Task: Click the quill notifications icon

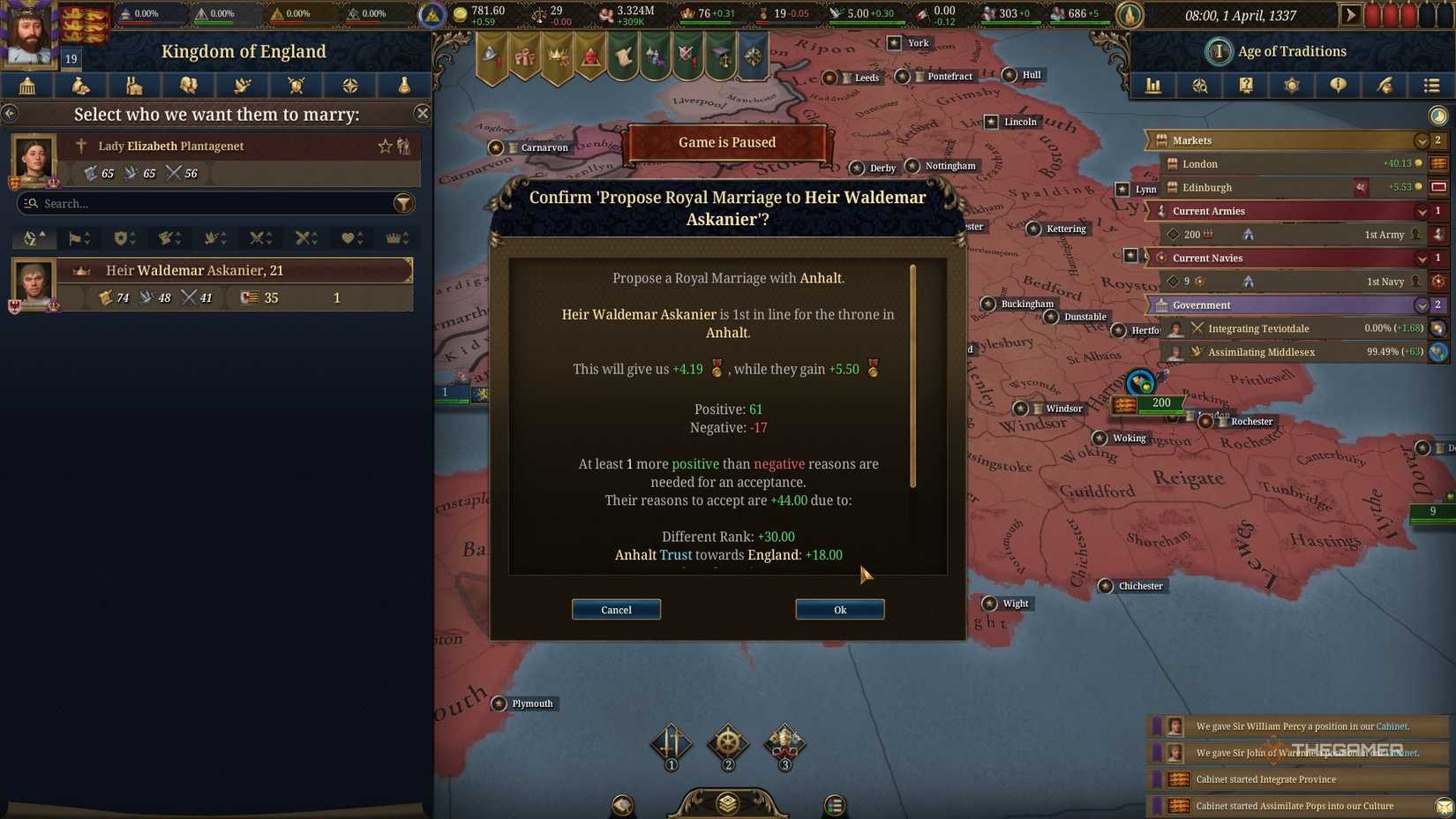Action: [1384, 86]
